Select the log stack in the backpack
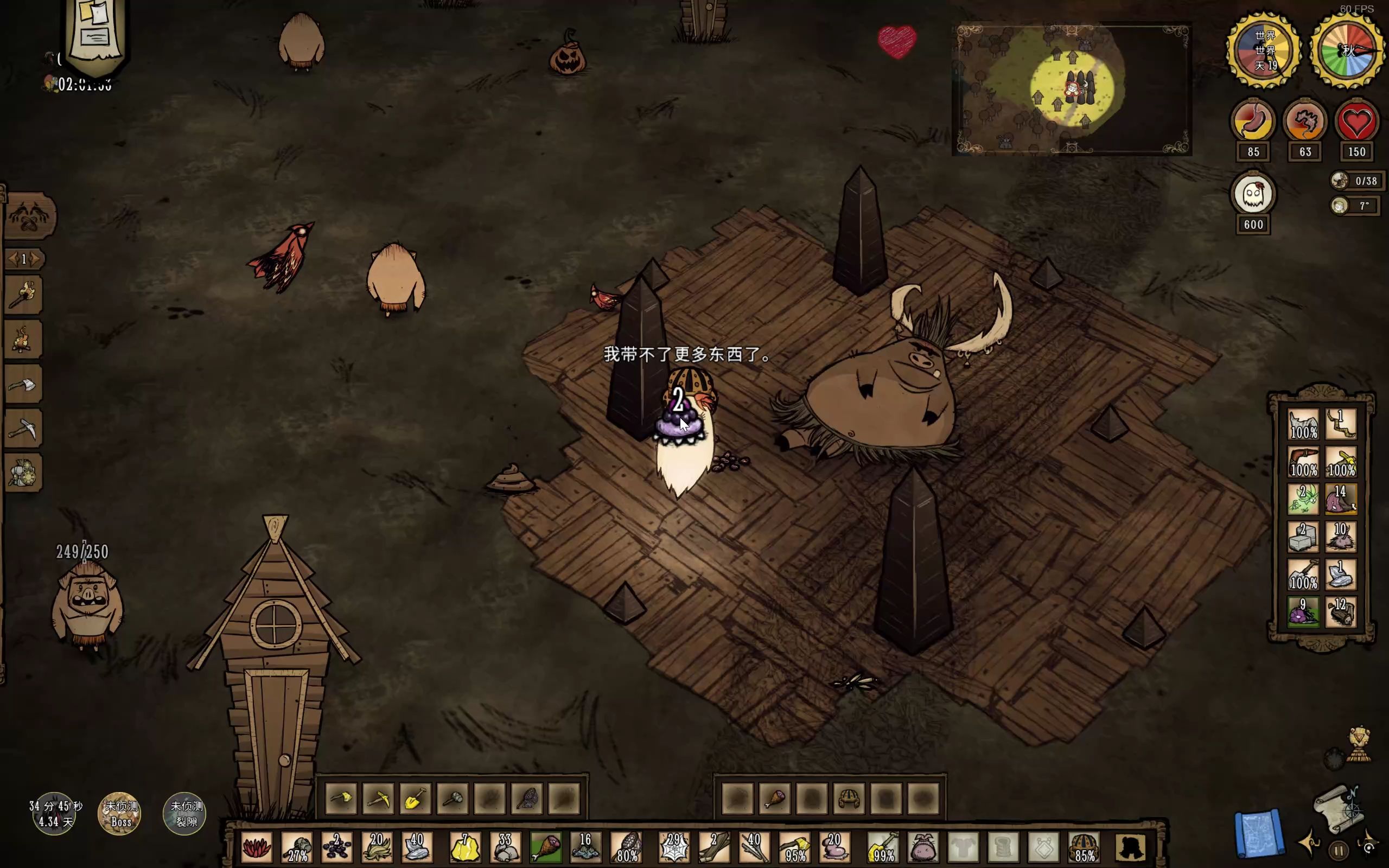 pyautogui.click(x=1341, y=612)
